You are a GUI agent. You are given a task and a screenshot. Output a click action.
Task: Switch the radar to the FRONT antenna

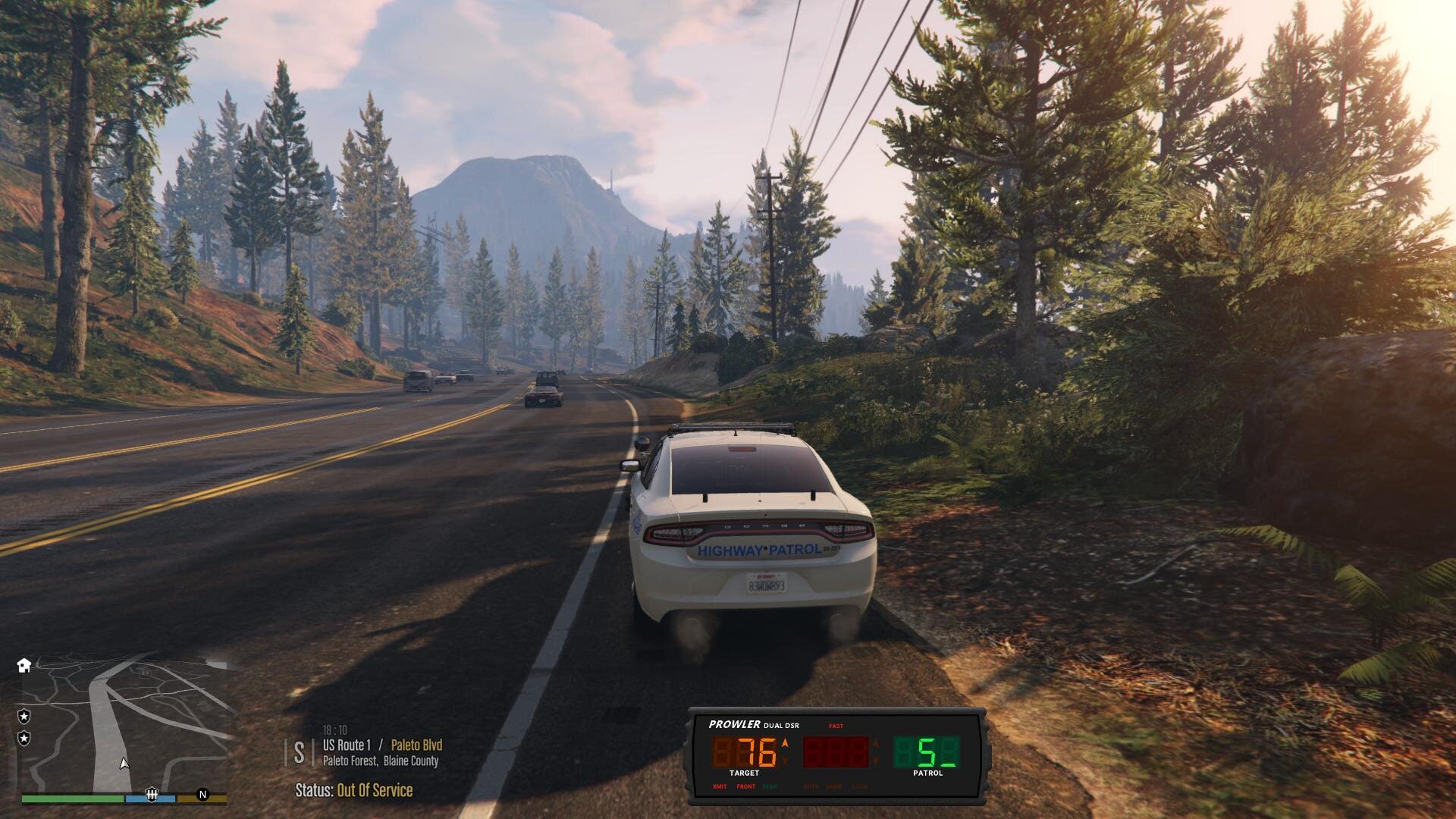point(746,786)
